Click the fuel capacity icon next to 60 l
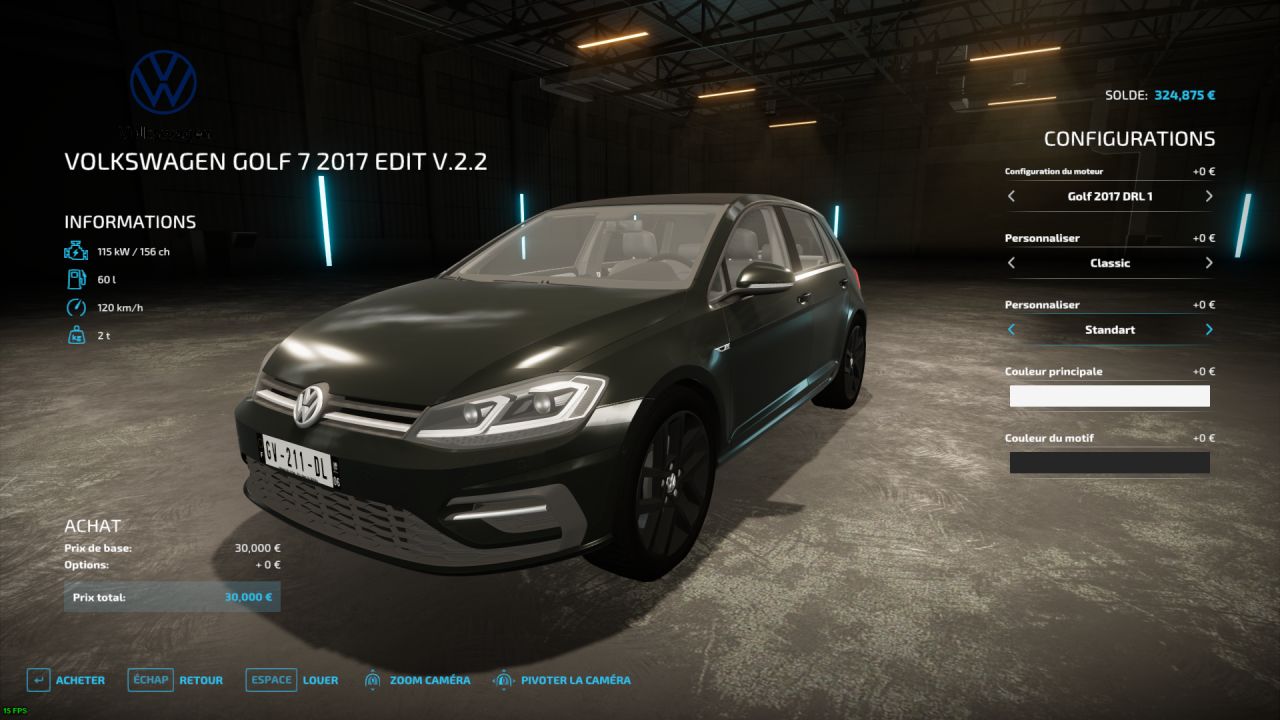 pyautogui.click(x=75, y=279)
